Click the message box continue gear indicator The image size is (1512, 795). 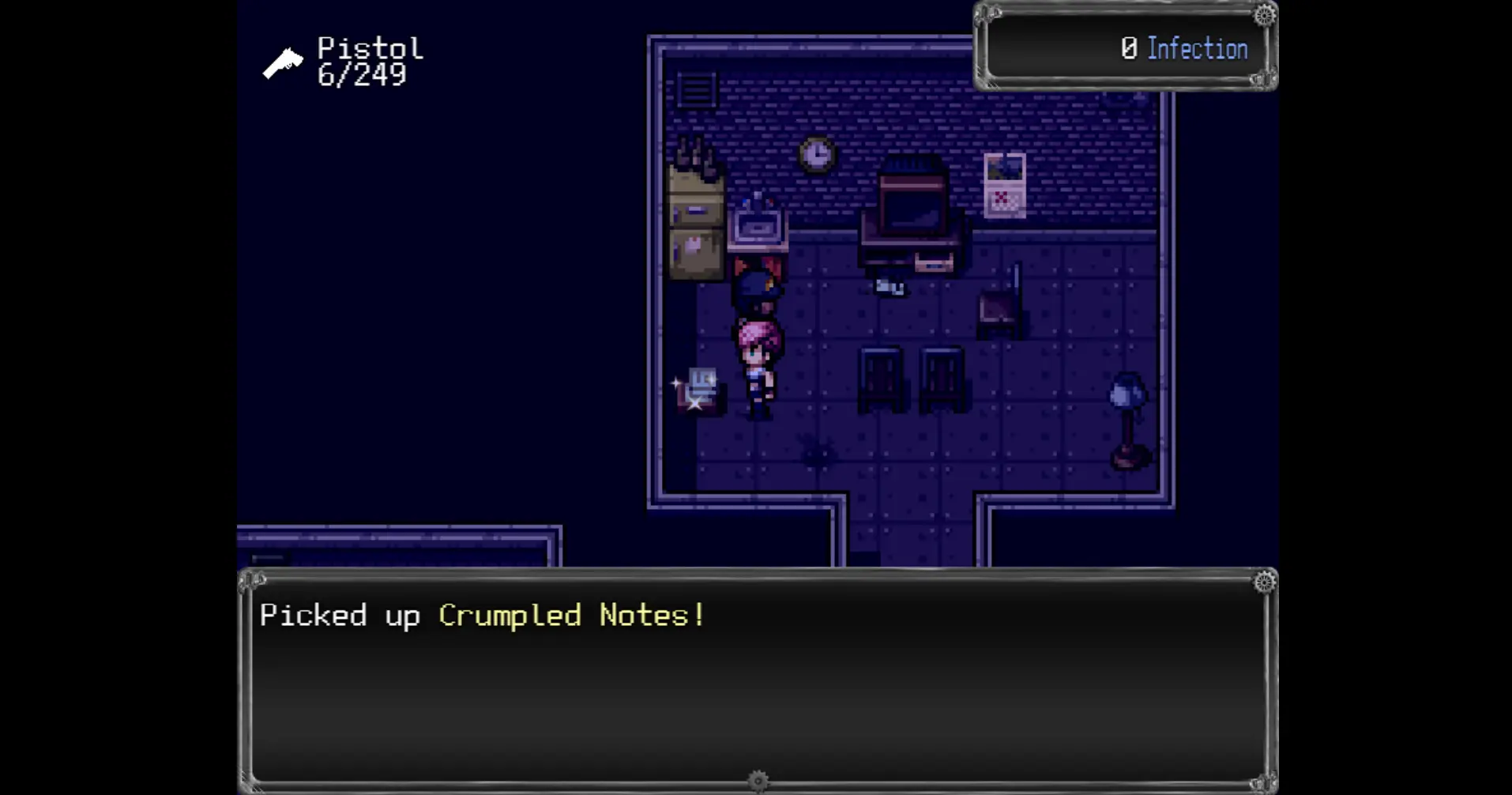(758, 781)
